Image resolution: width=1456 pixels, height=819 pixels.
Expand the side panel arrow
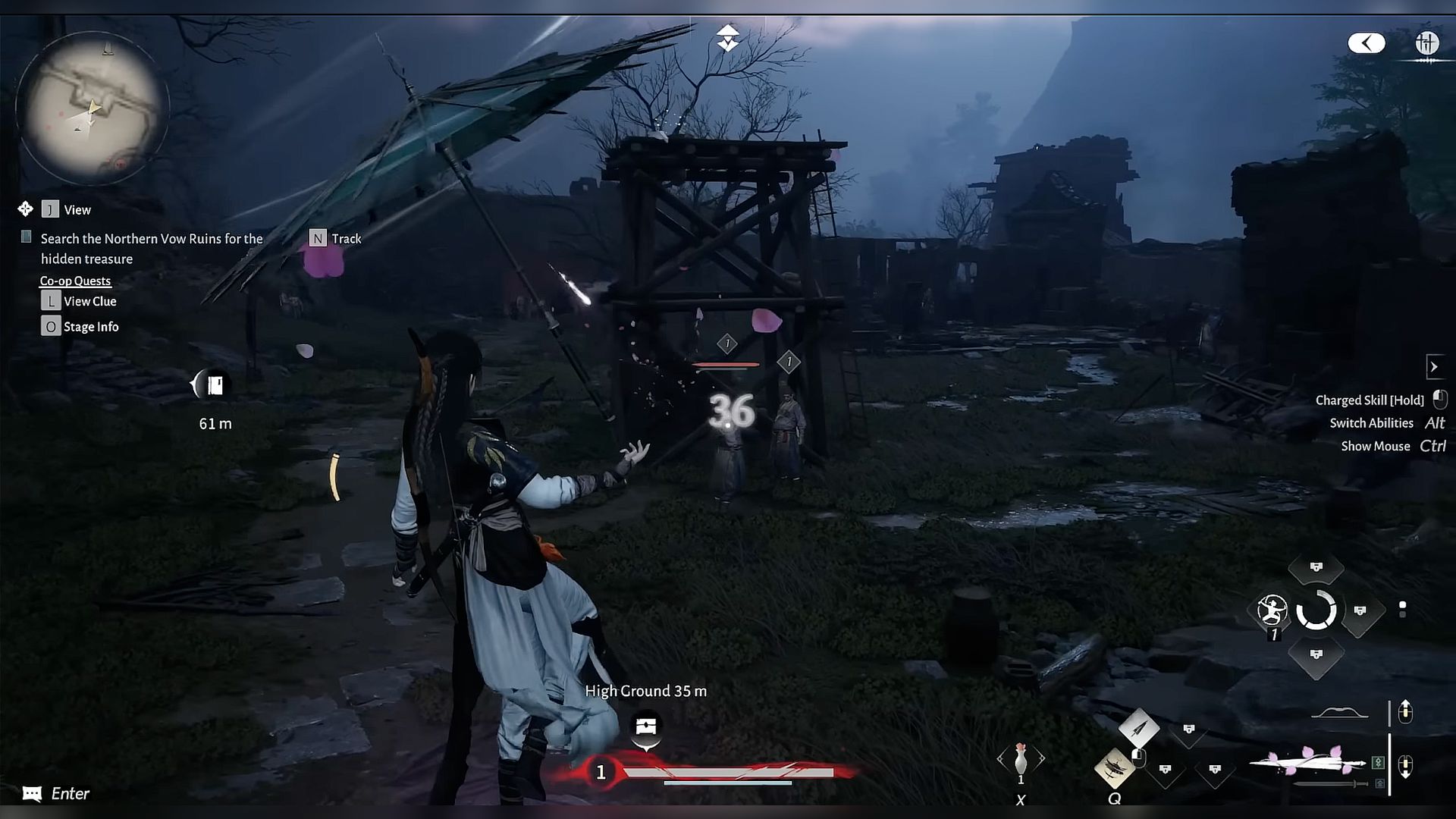[1433, 367]
